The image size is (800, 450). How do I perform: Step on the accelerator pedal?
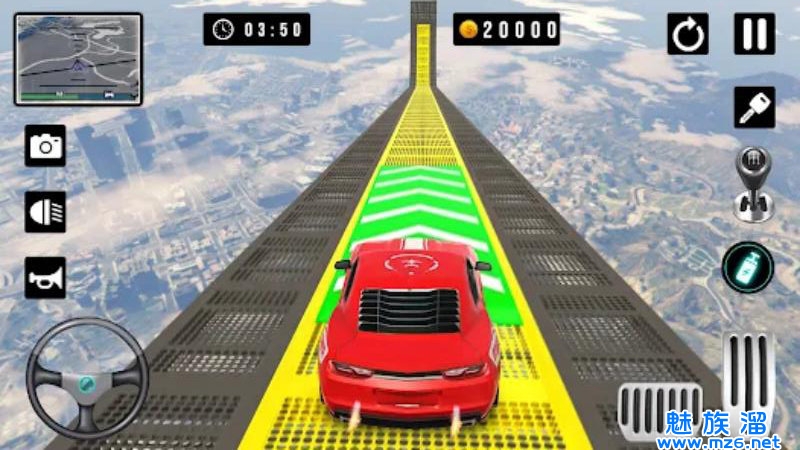748,378
